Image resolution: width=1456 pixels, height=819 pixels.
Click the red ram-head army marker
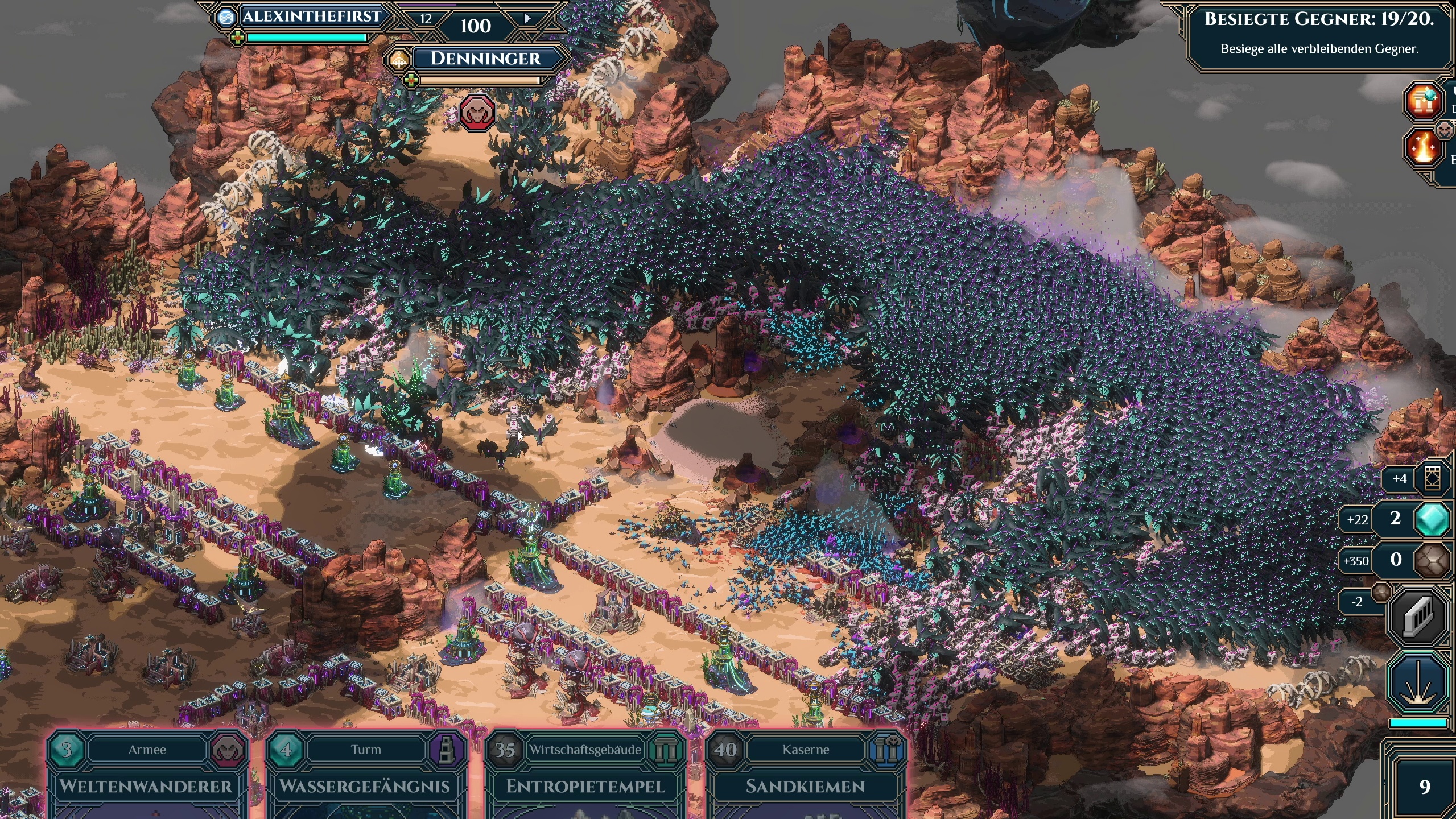(x=477, y=113)
